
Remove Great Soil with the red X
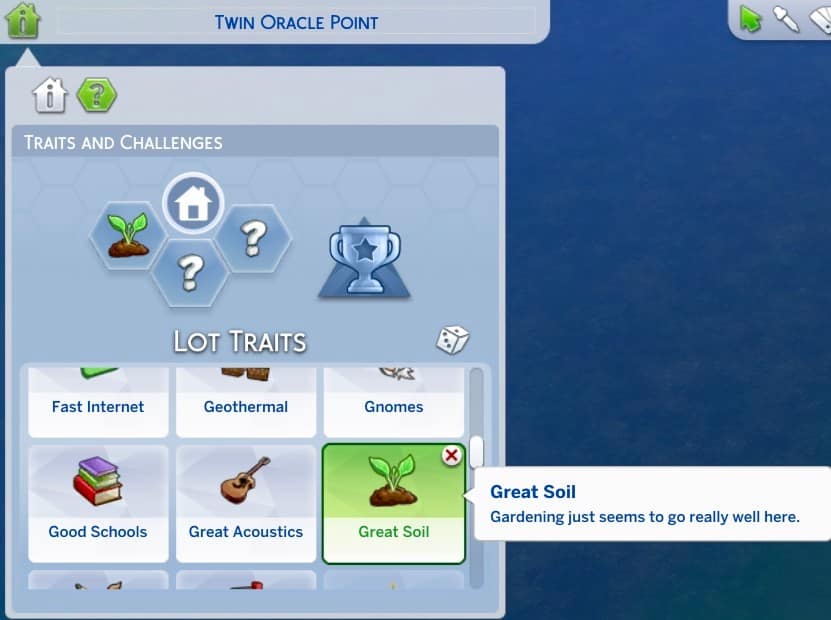point(452,456)
